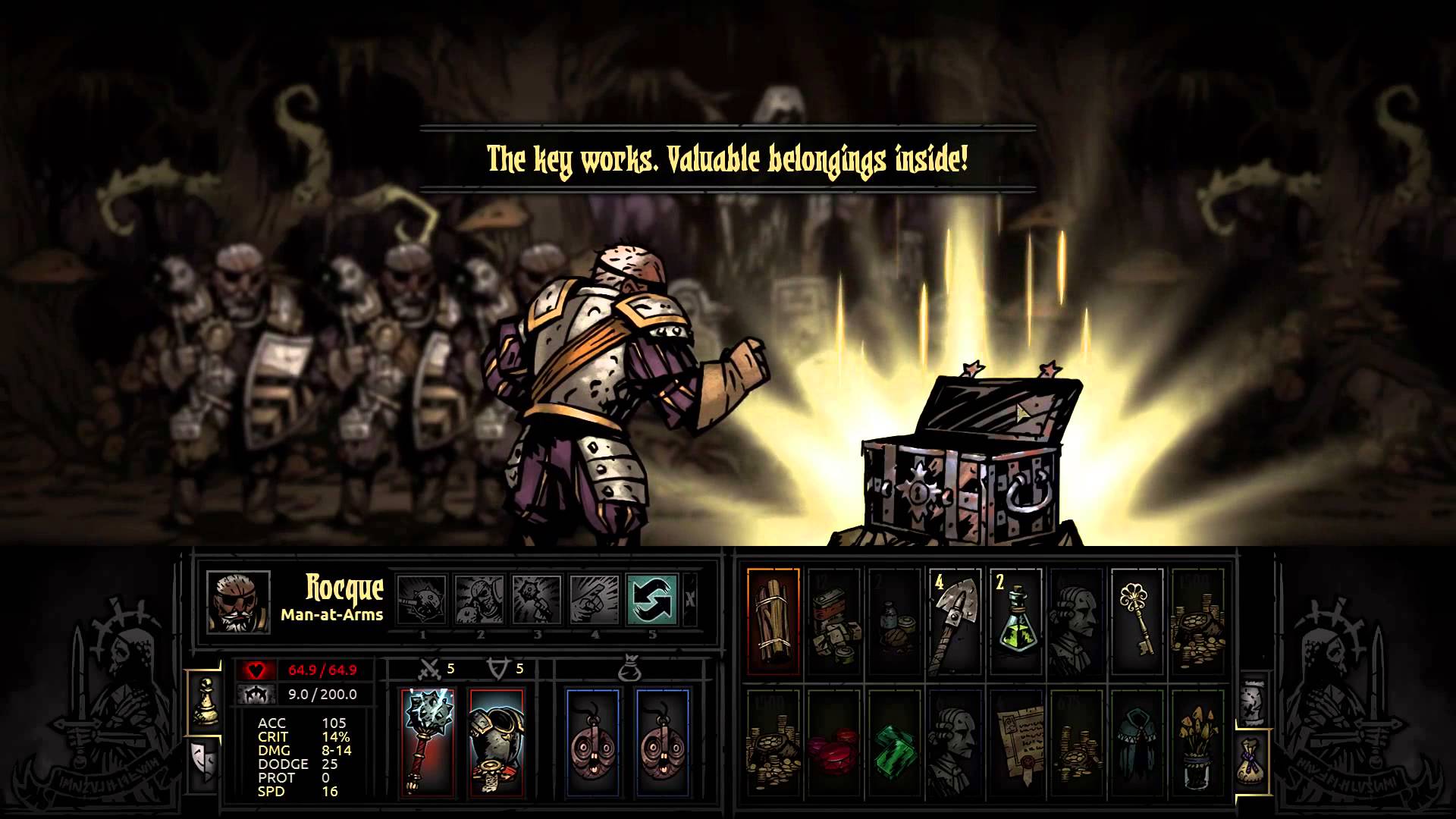Screen dimensions: 1456x819
Task: Select the armor chestplate equipment slot
Action: coord(496,741)
